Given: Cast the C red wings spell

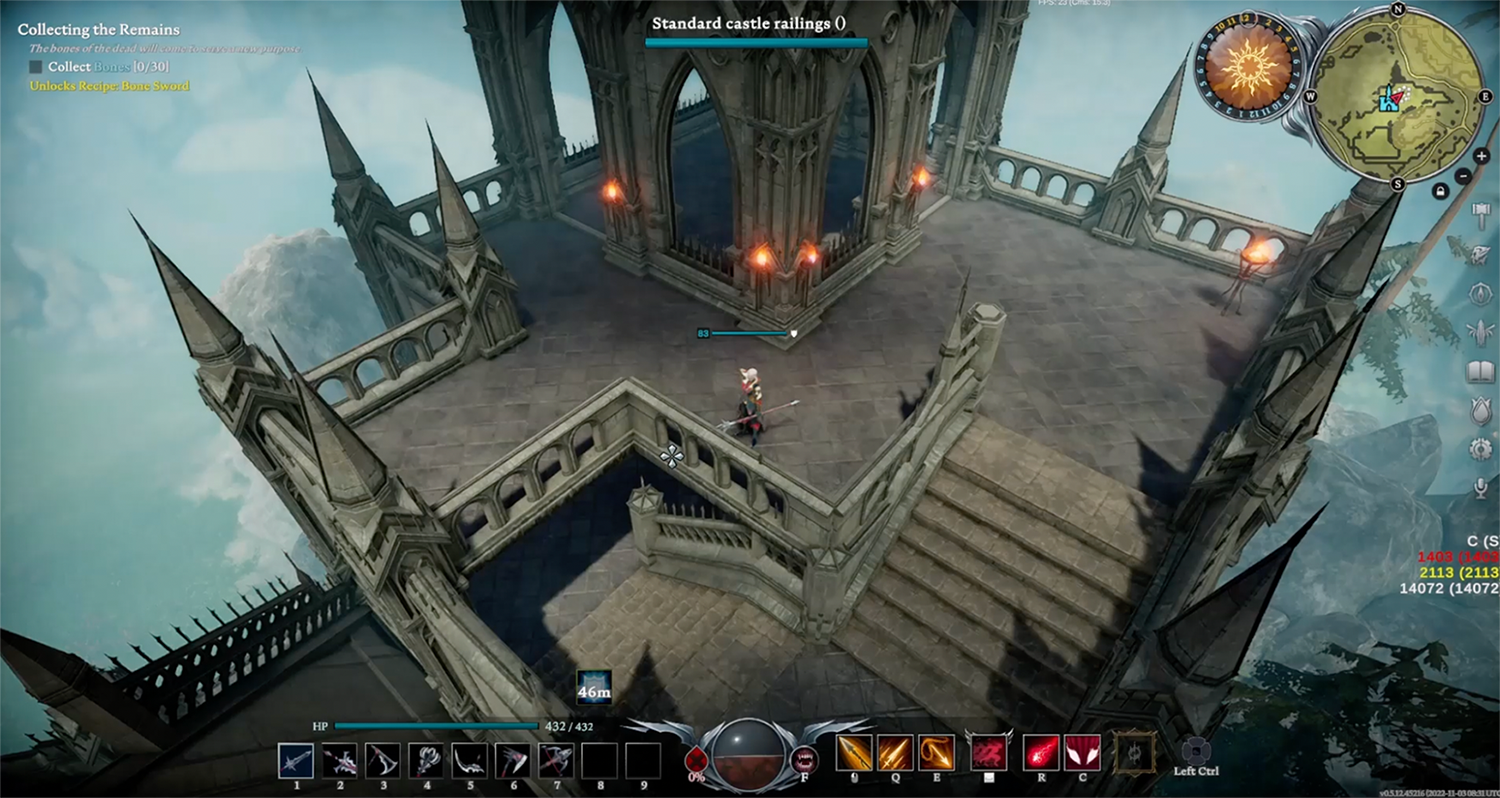Looking at the screenshot, I should [1083, 753].
